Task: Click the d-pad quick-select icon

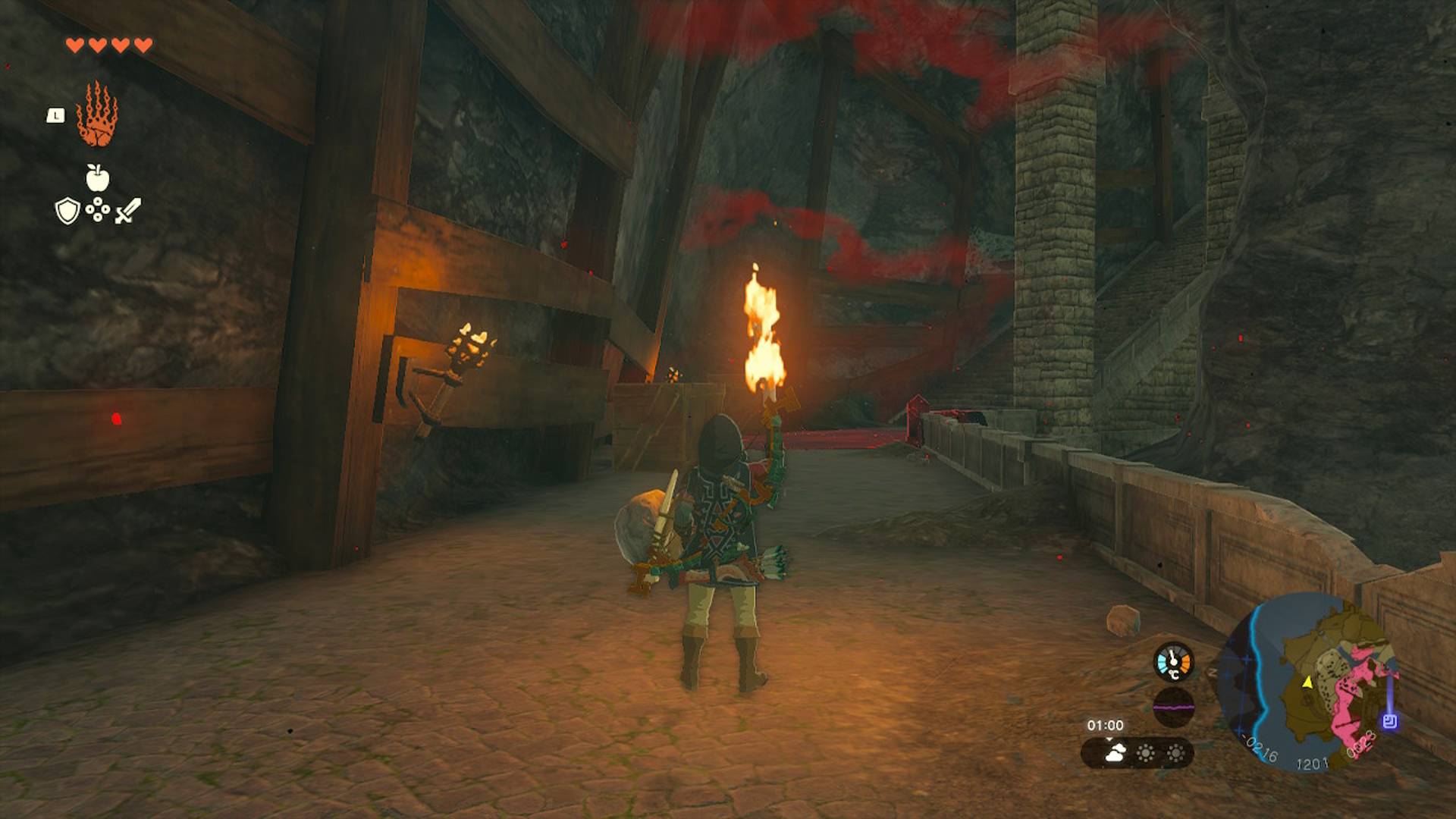Action: (99, 209)
